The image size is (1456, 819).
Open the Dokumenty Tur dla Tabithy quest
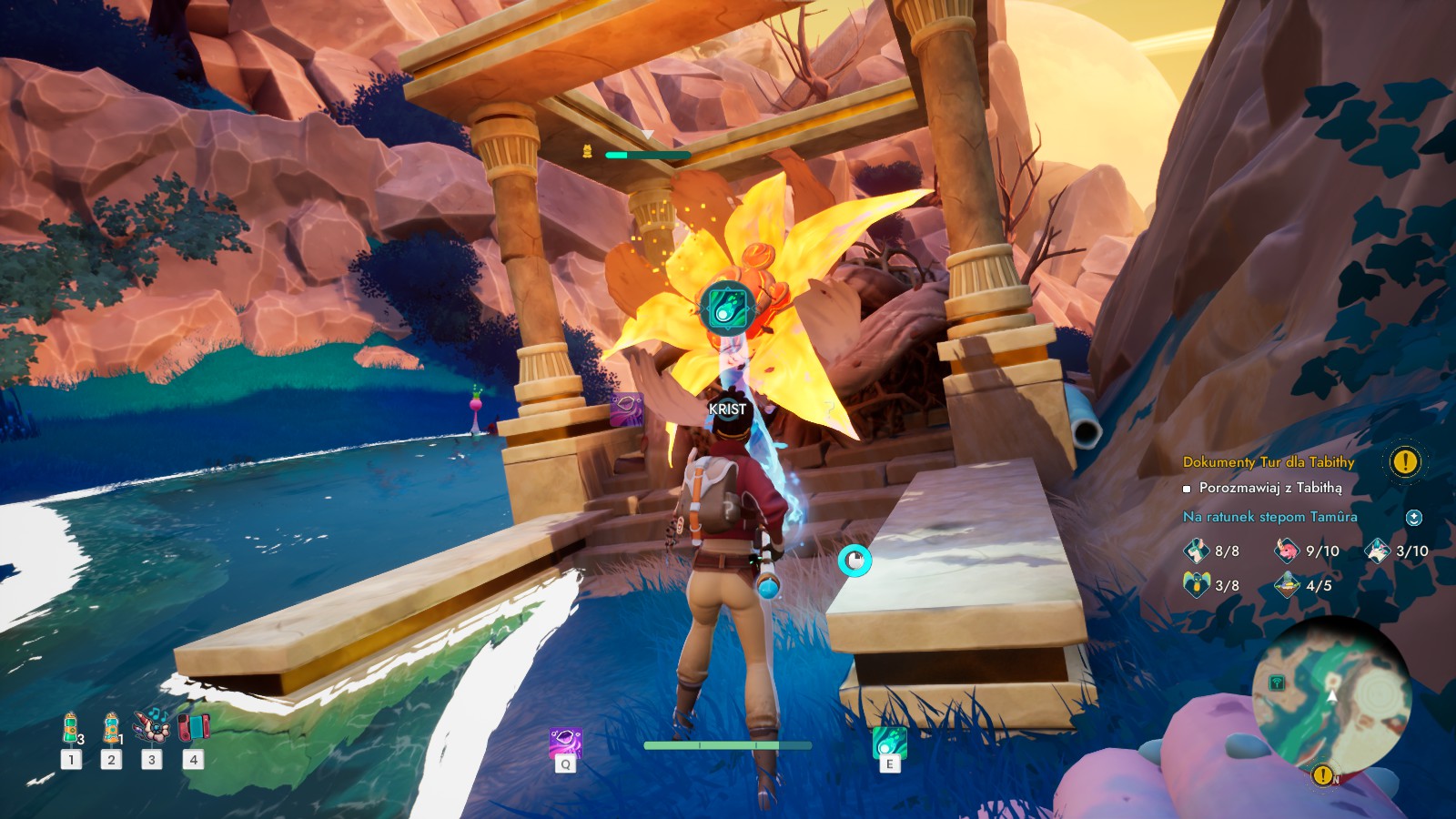[x=1268, y=462]
